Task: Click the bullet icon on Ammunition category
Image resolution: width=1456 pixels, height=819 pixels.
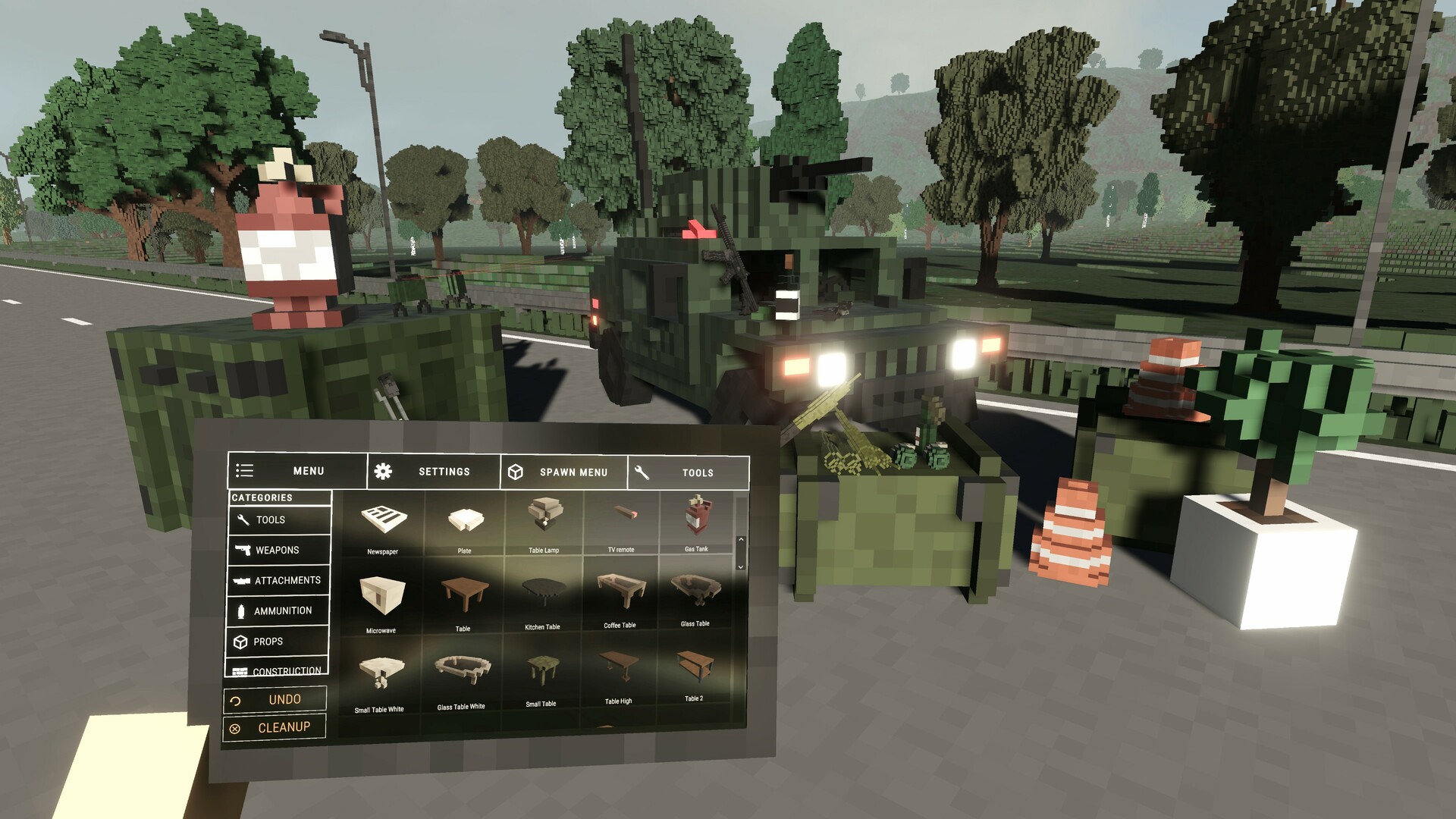Action: click(243, 610)
